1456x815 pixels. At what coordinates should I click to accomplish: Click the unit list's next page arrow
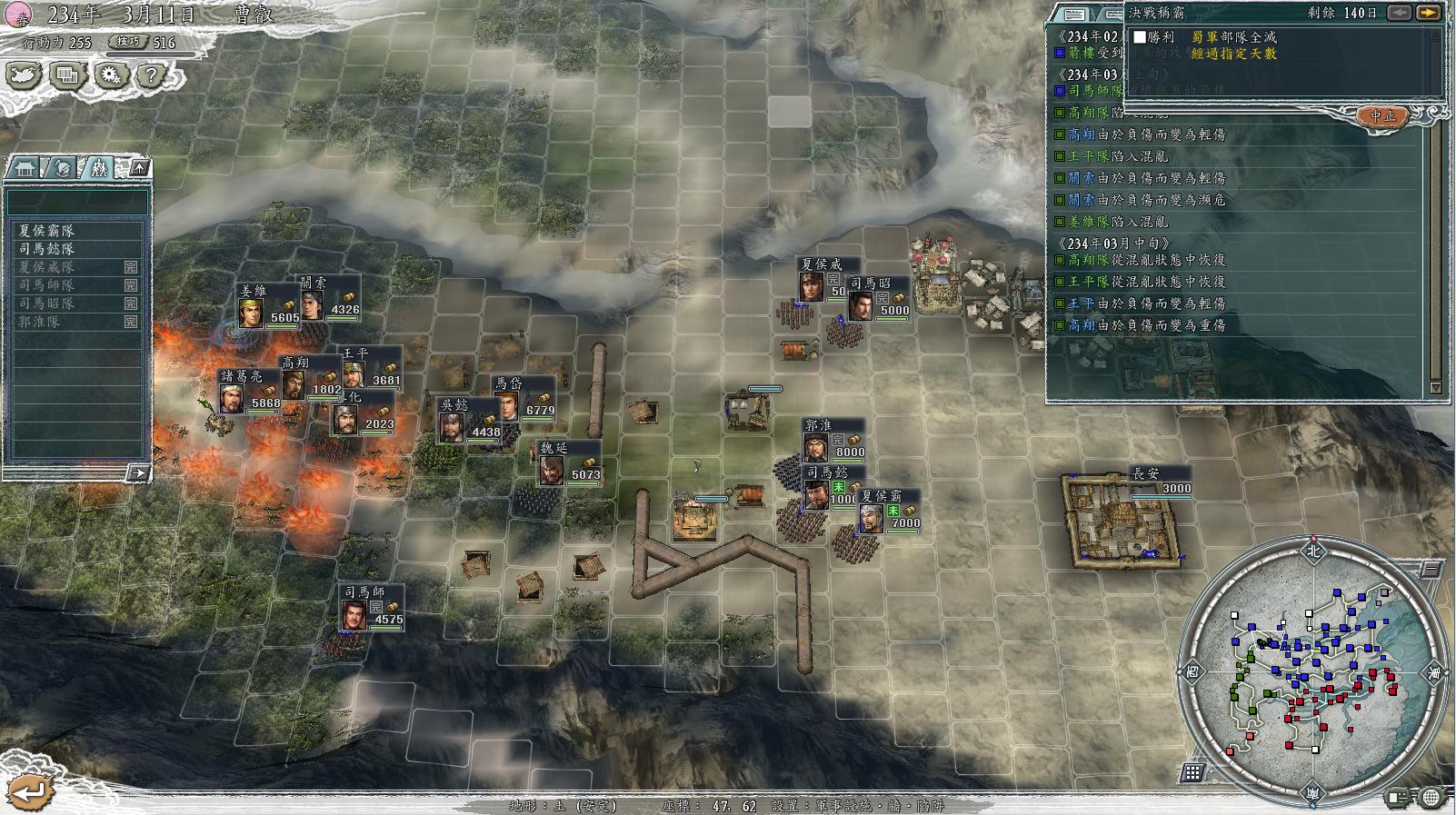[137, 472]
